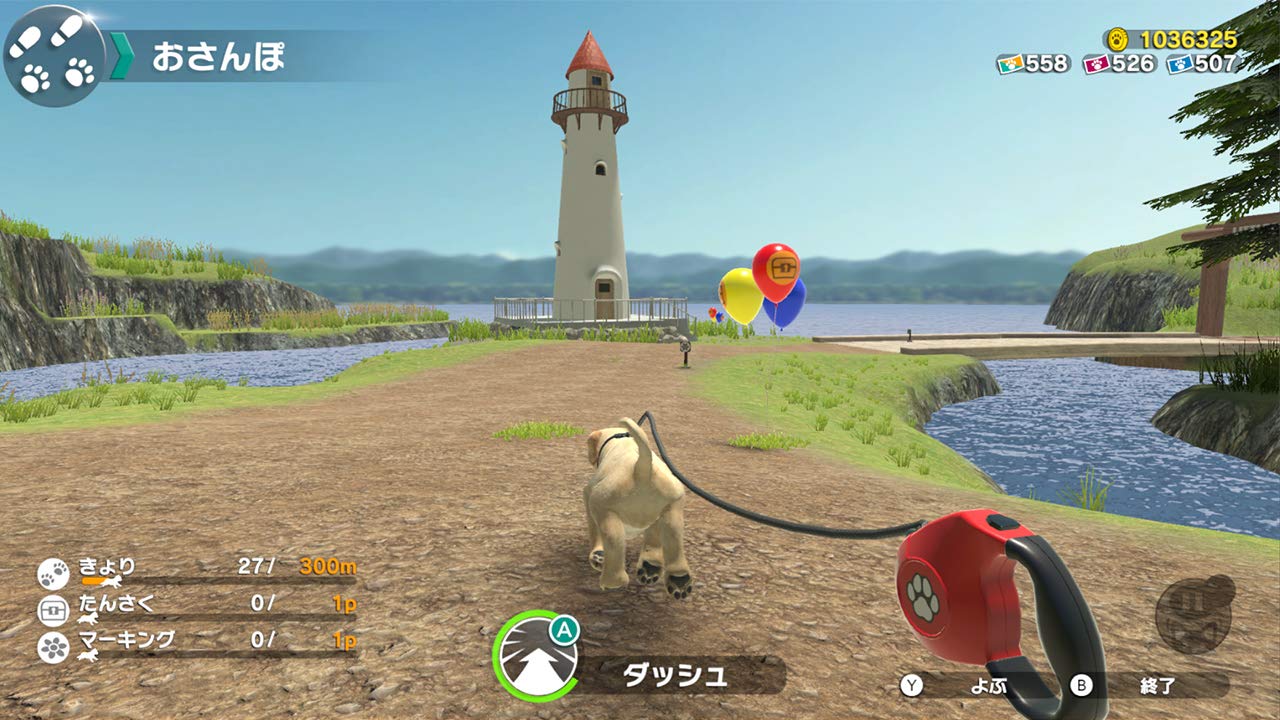Select the ダッシュ action label
The image size is (1280, 720).
(x=677, y=673)
